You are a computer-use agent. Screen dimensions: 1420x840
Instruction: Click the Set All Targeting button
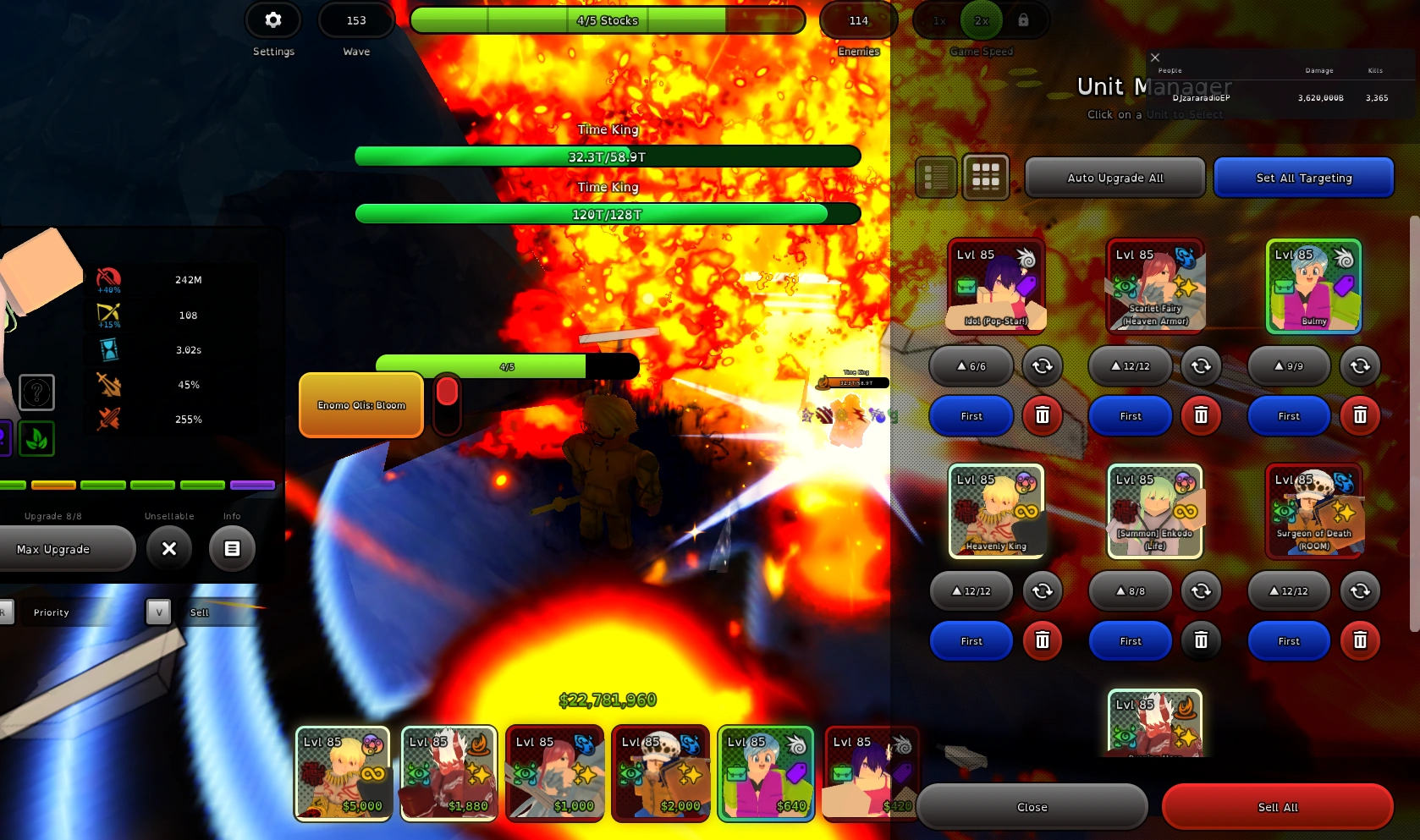point(1303,178)
